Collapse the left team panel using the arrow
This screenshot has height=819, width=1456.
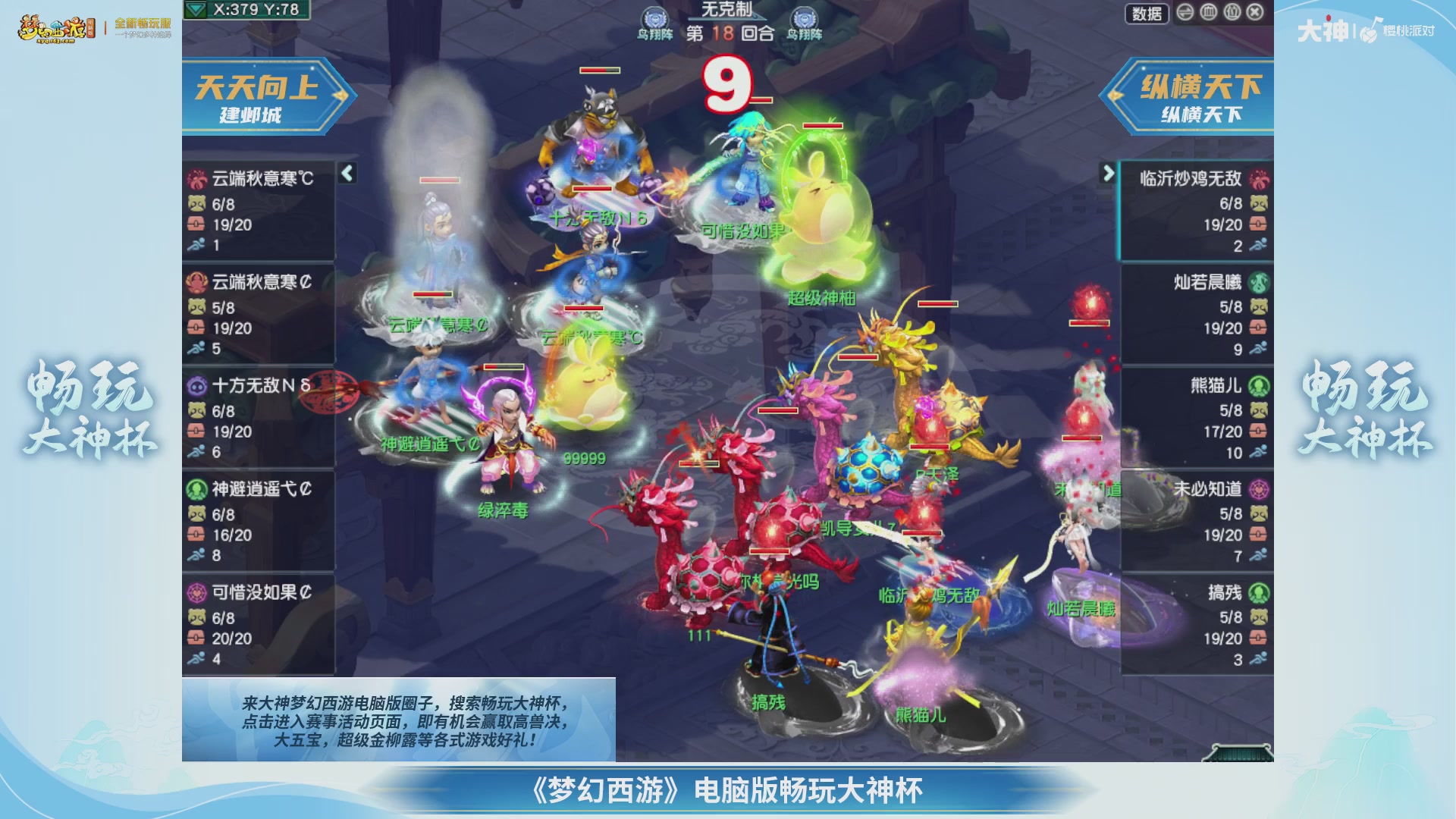347,174
